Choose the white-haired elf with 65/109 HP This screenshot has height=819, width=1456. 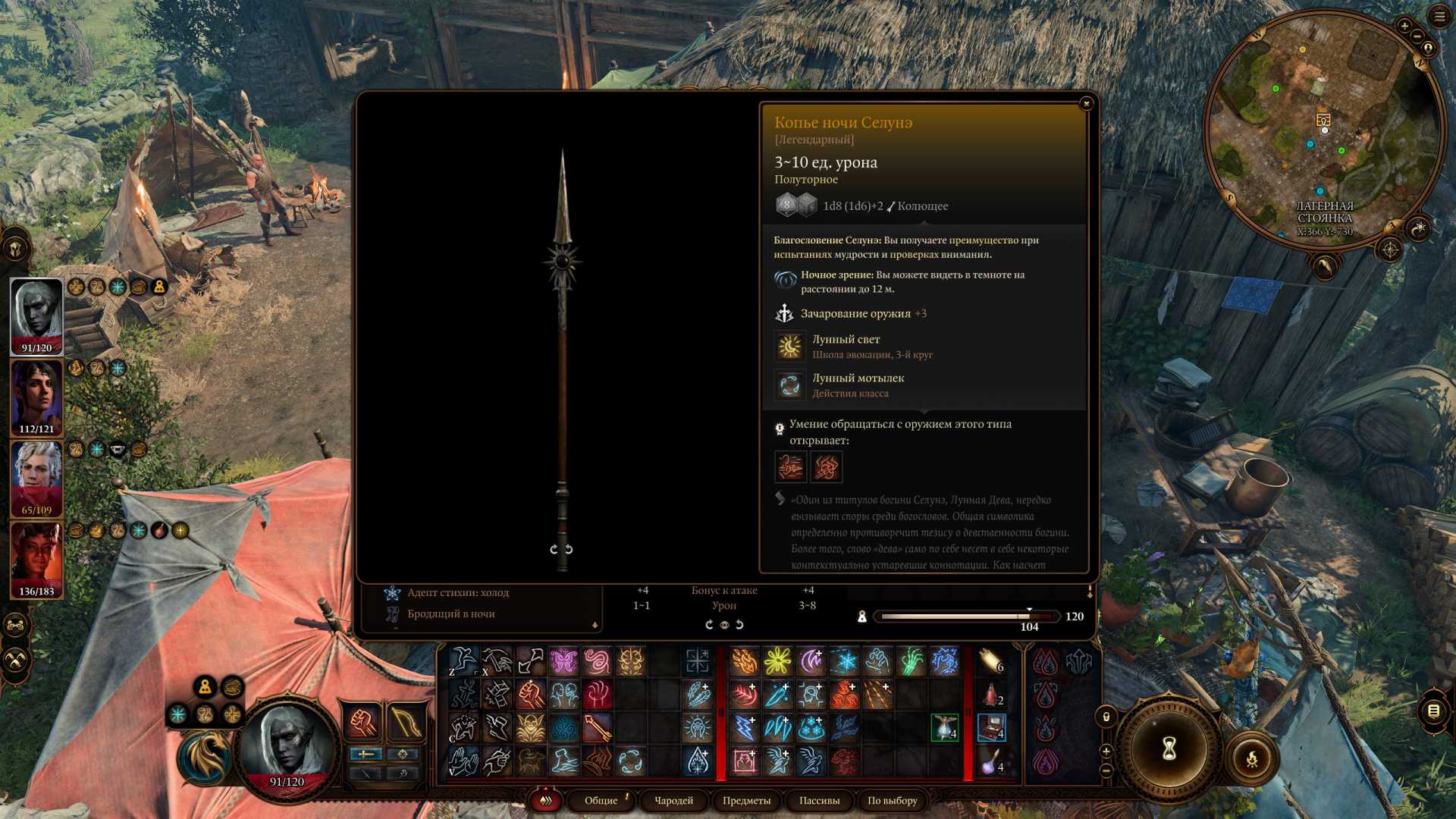36,479
